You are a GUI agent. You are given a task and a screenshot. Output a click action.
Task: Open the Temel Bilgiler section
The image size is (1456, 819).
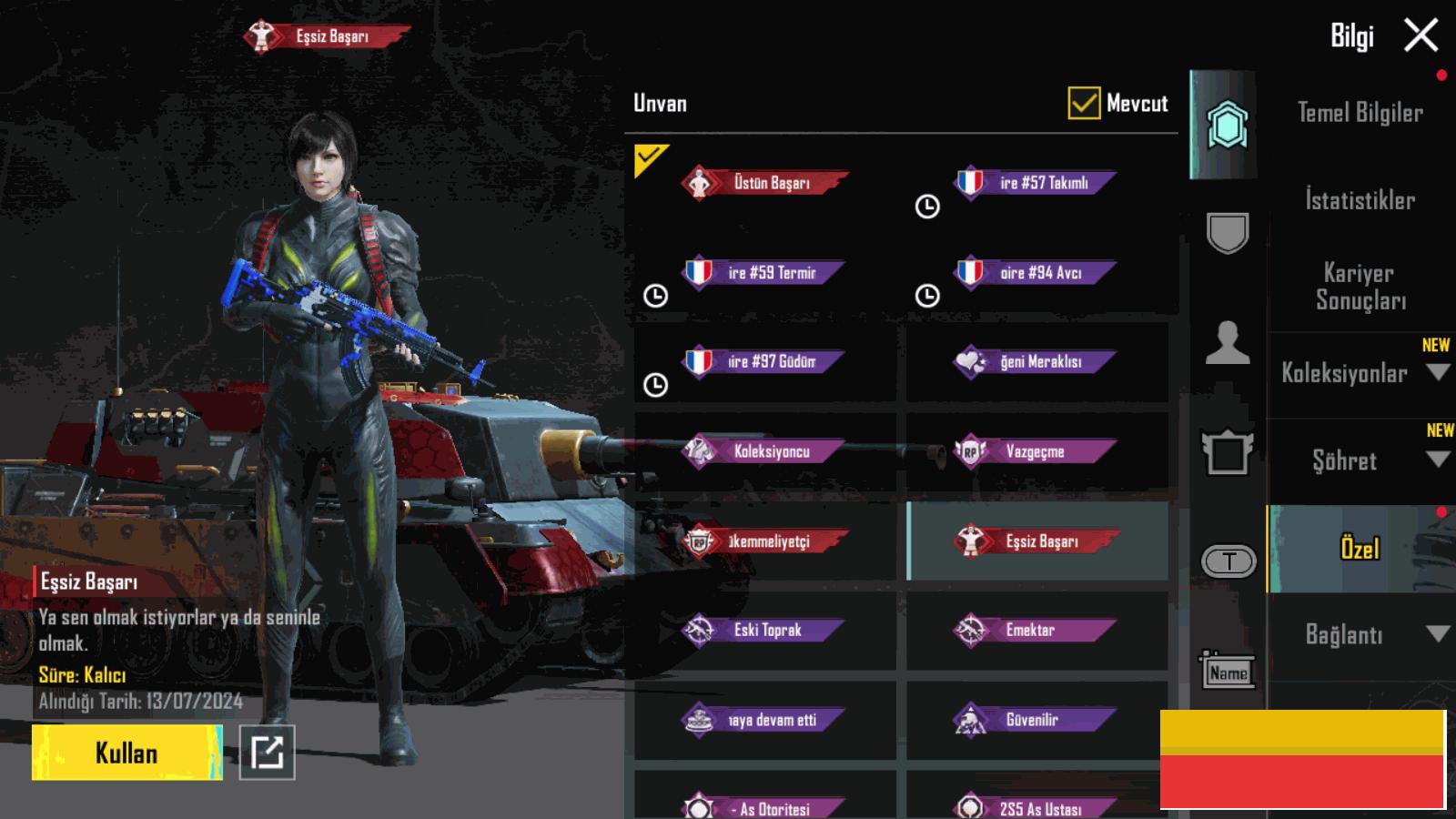coord(1360,113)
